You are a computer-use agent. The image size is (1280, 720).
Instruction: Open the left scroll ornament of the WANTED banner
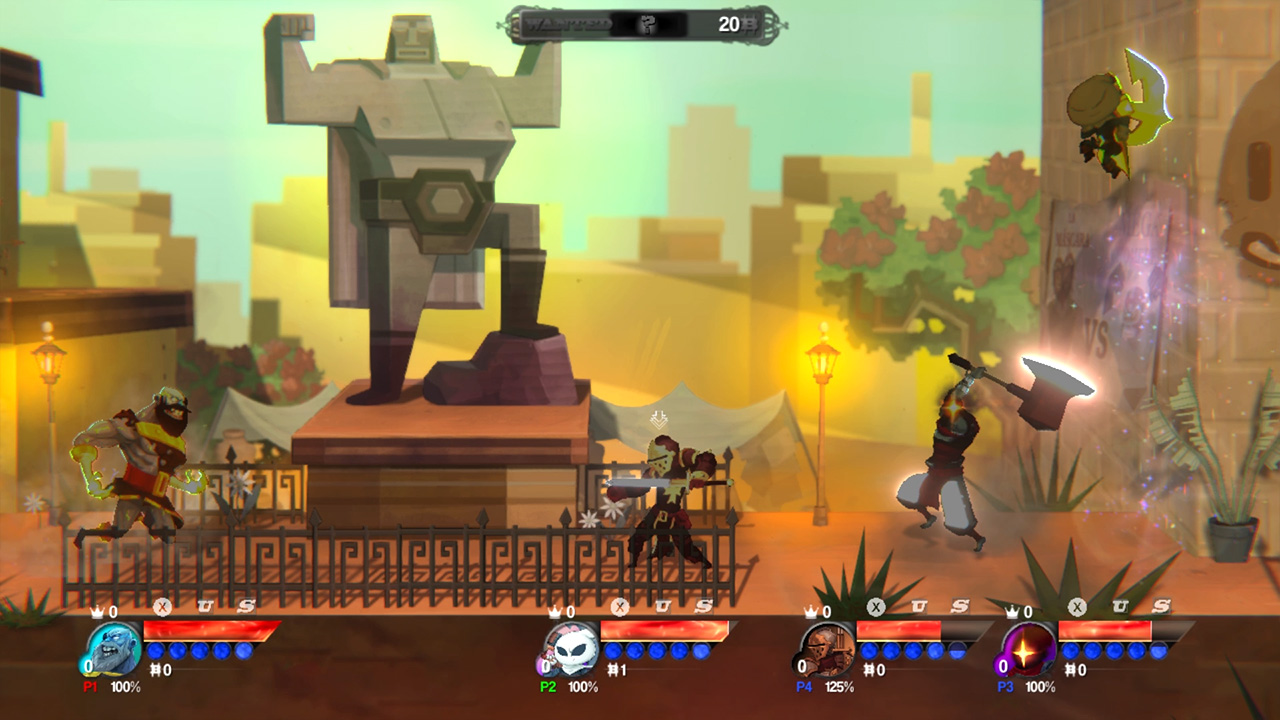516,22
